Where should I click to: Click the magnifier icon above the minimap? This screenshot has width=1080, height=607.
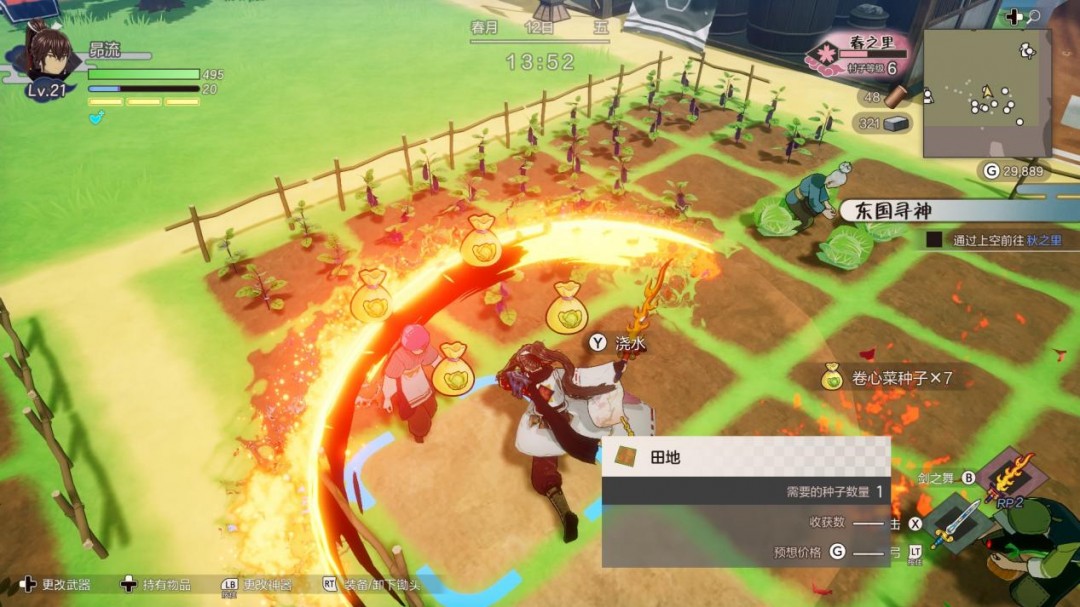coord(1033,17)
